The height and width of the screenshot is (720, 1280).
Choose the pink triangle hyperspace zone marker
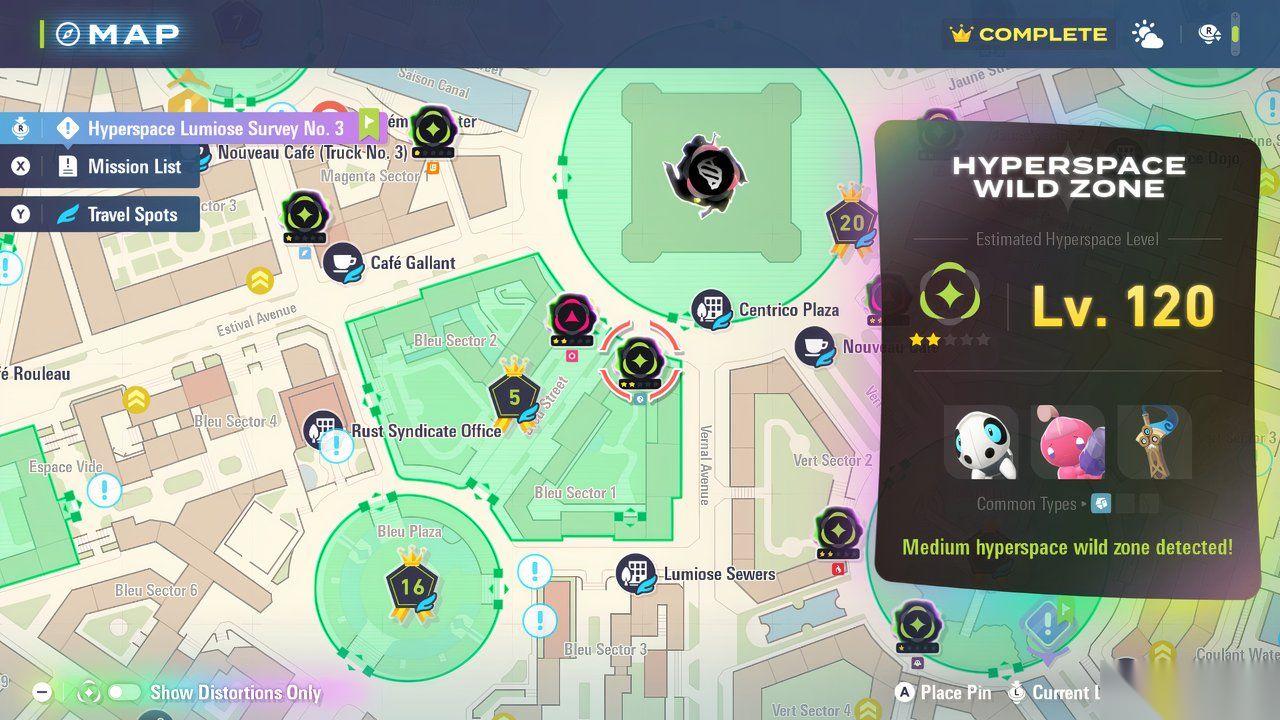click(x=573, y=319)
